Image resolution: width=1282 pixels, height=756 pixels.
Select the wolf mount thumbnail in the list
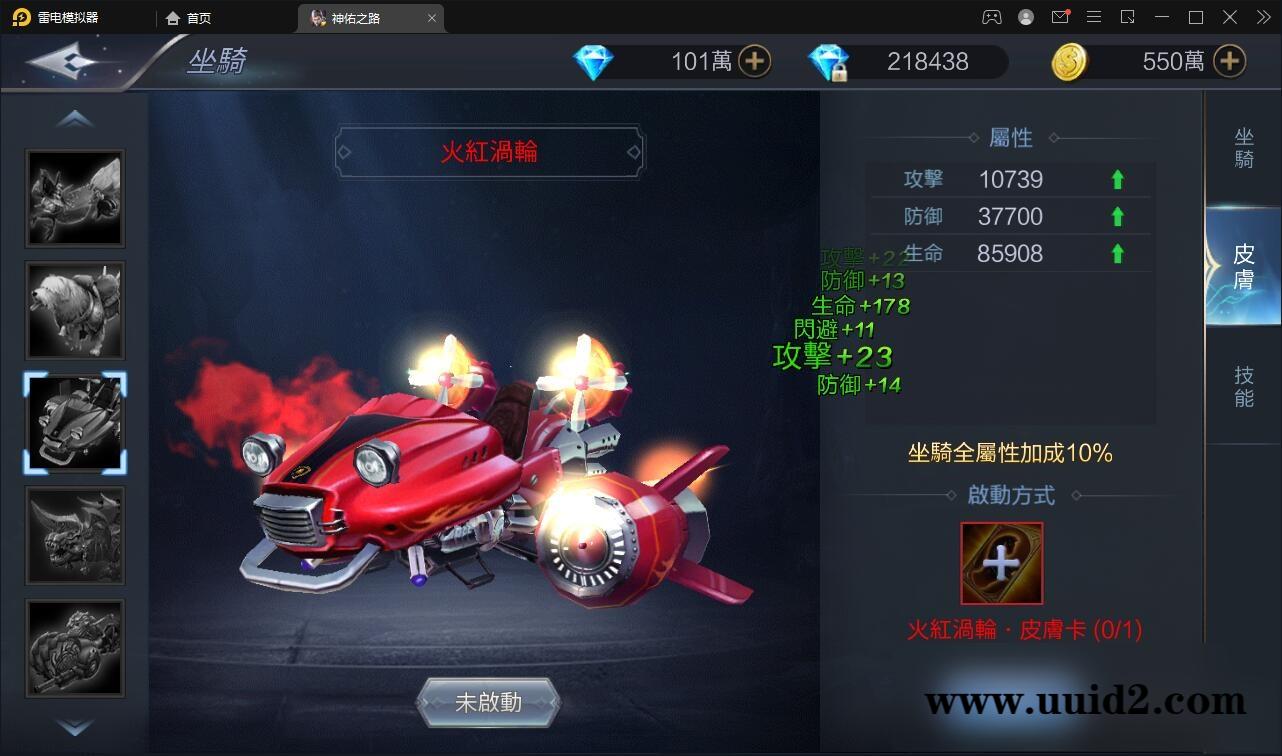[x=75, y=310]
